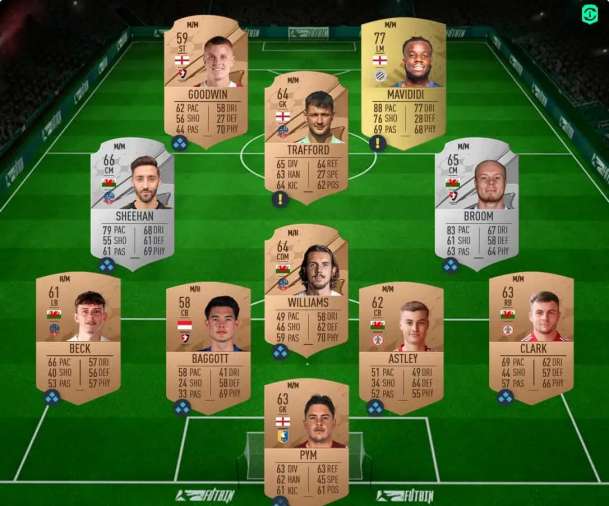Choose the gold Mavididi player card
The height and width of the screenshot is (506, 609).
(x=403, y=76)
